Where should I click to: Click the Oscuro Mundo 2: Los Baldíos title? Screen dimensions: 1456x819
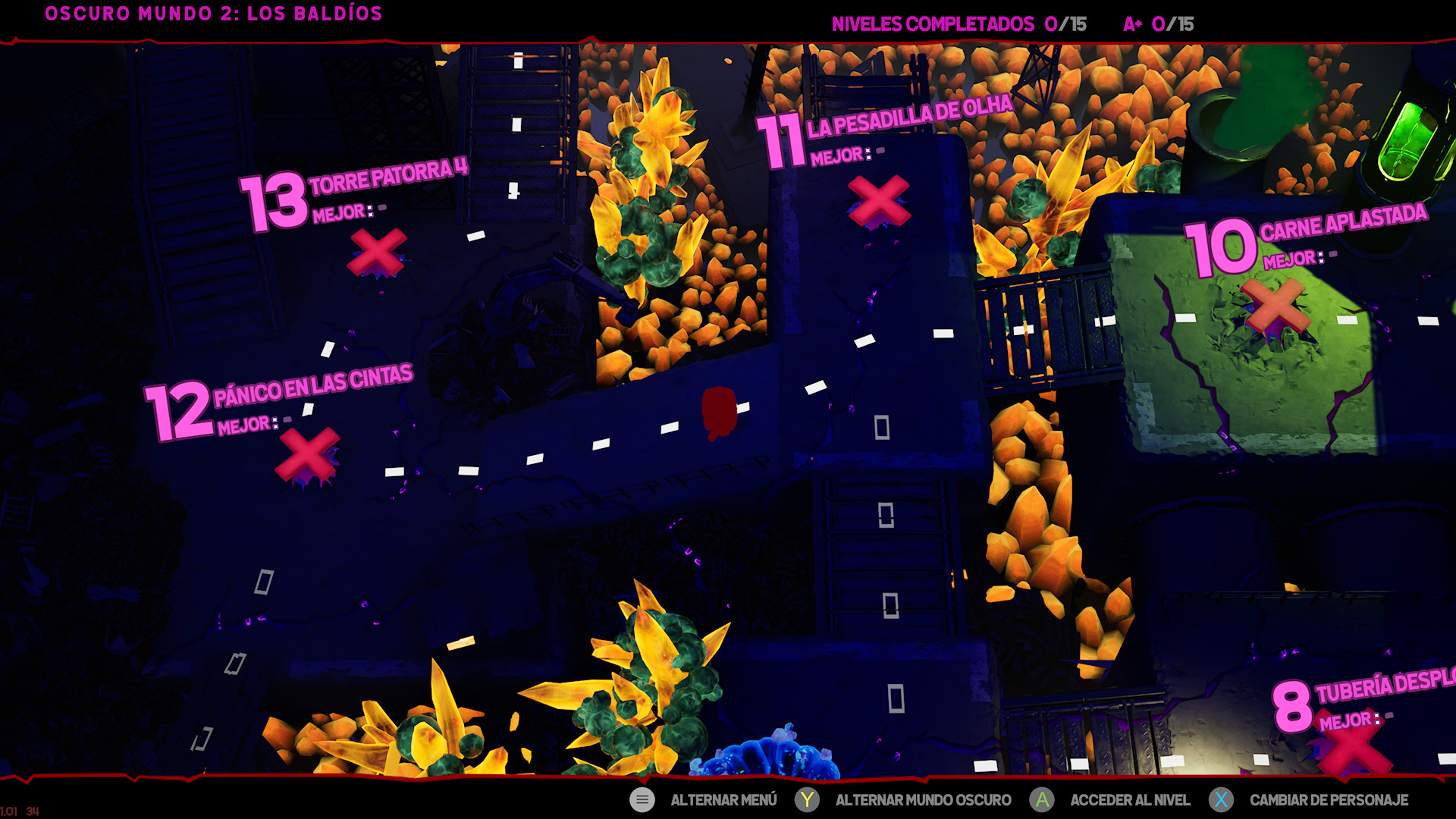coord(213,13)
